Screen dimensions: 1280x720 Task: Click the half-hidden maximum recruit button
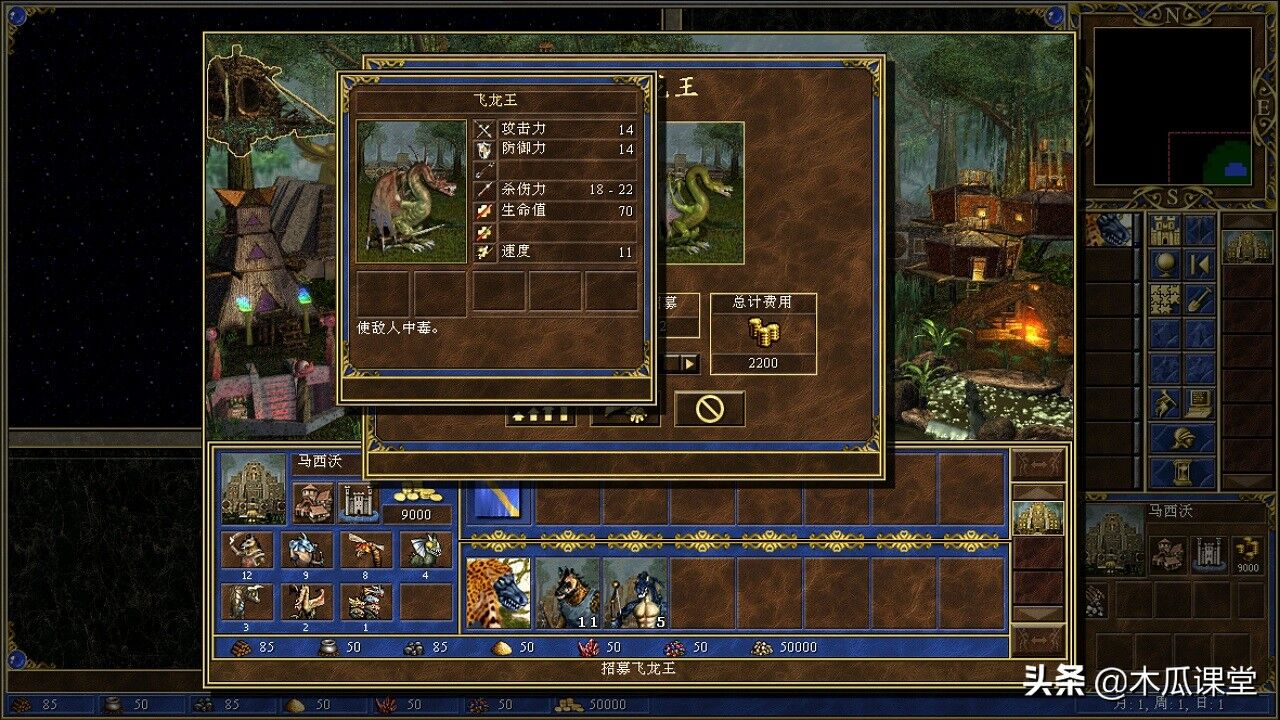(x=540, y=413)
